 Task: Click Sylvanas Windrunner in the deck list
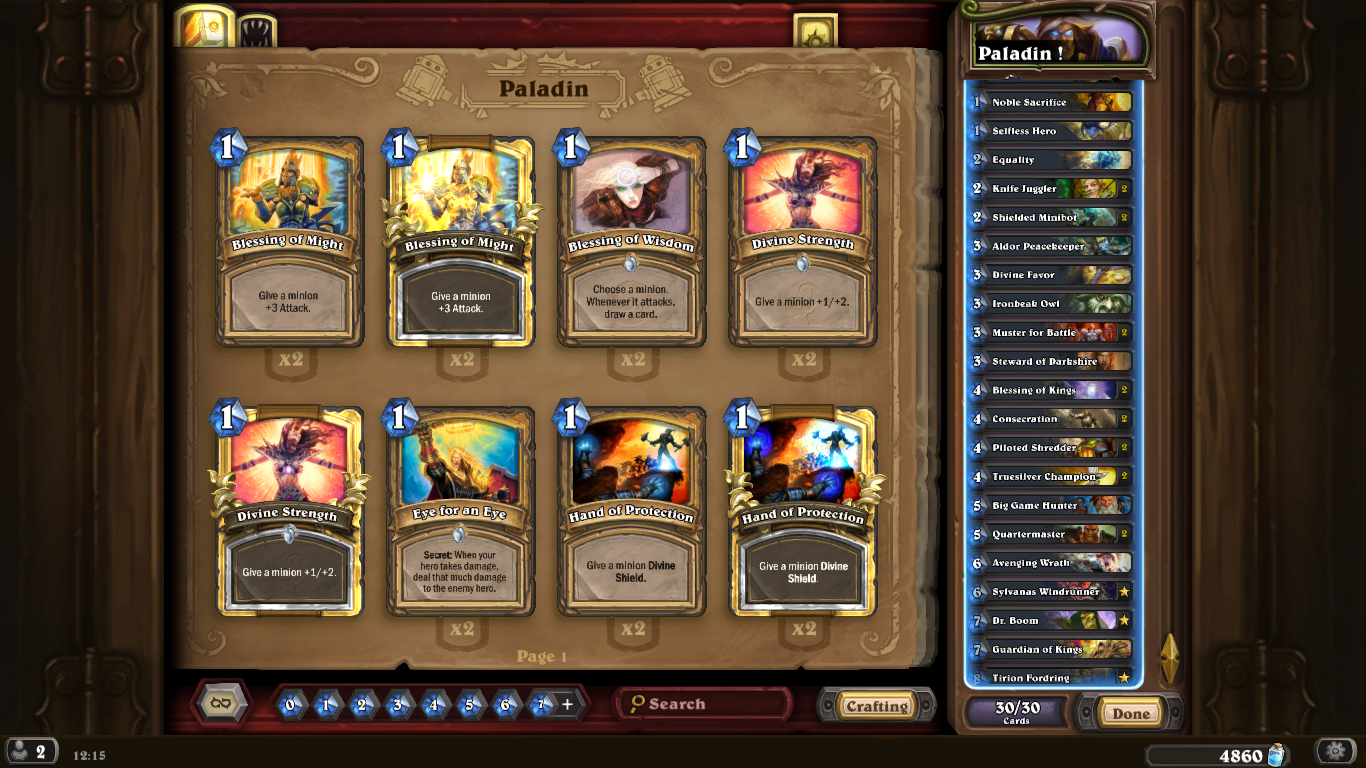point(1052,592)
